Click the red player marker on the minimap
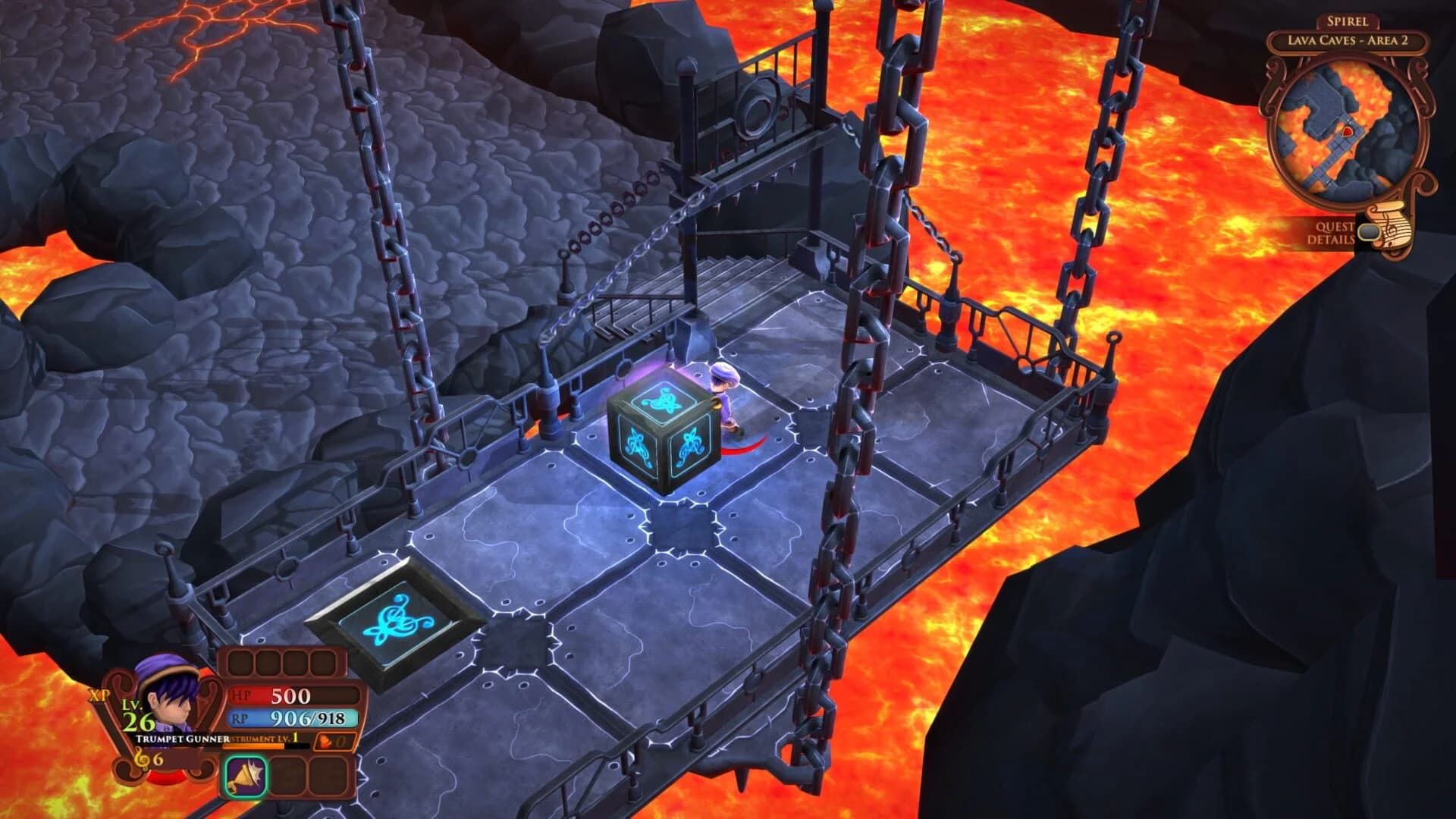The width and height of the screenshot is (1456, 819). pyautogui.click(x=1347, y=131)
